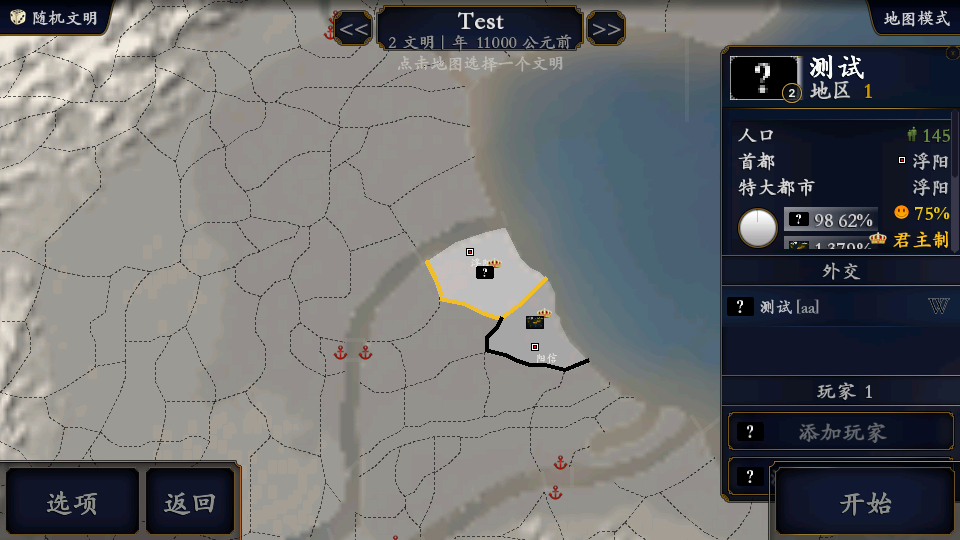960x540 pixels.
Task: Click the white population pie chart
Action: [758, 228]
